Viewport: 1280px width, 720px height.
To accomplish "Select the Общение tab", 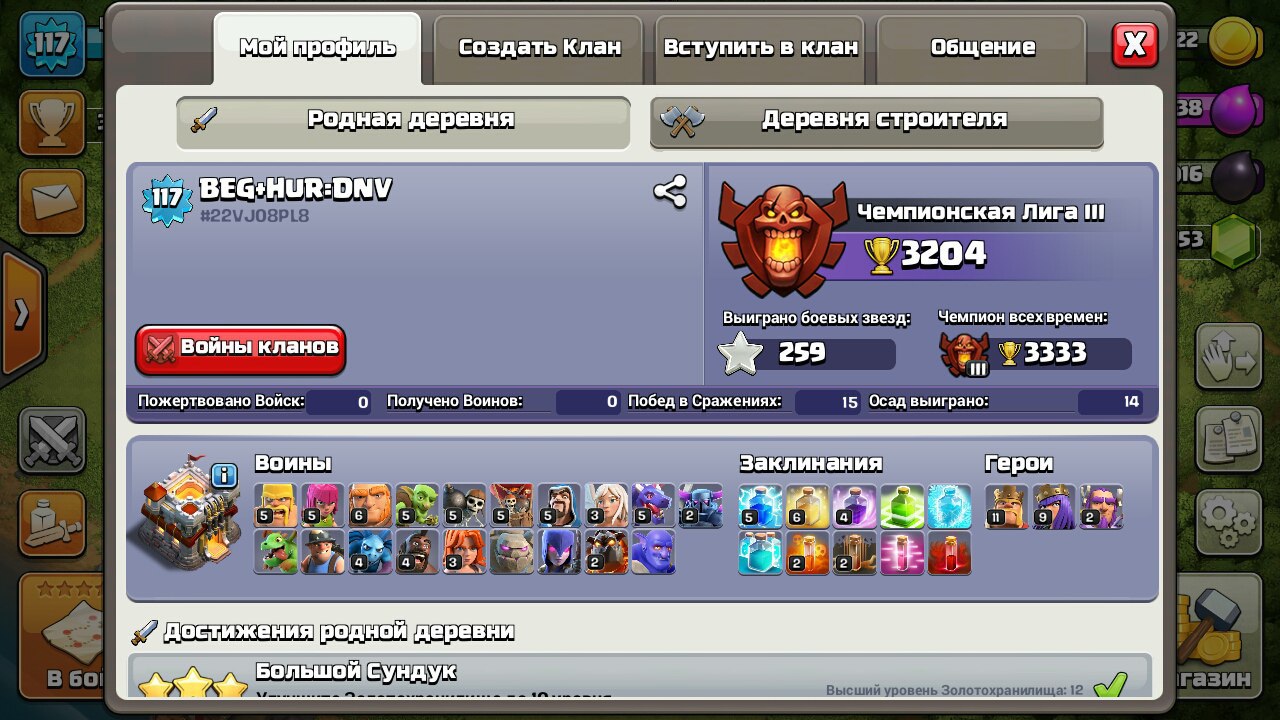I will pos(982,47).
